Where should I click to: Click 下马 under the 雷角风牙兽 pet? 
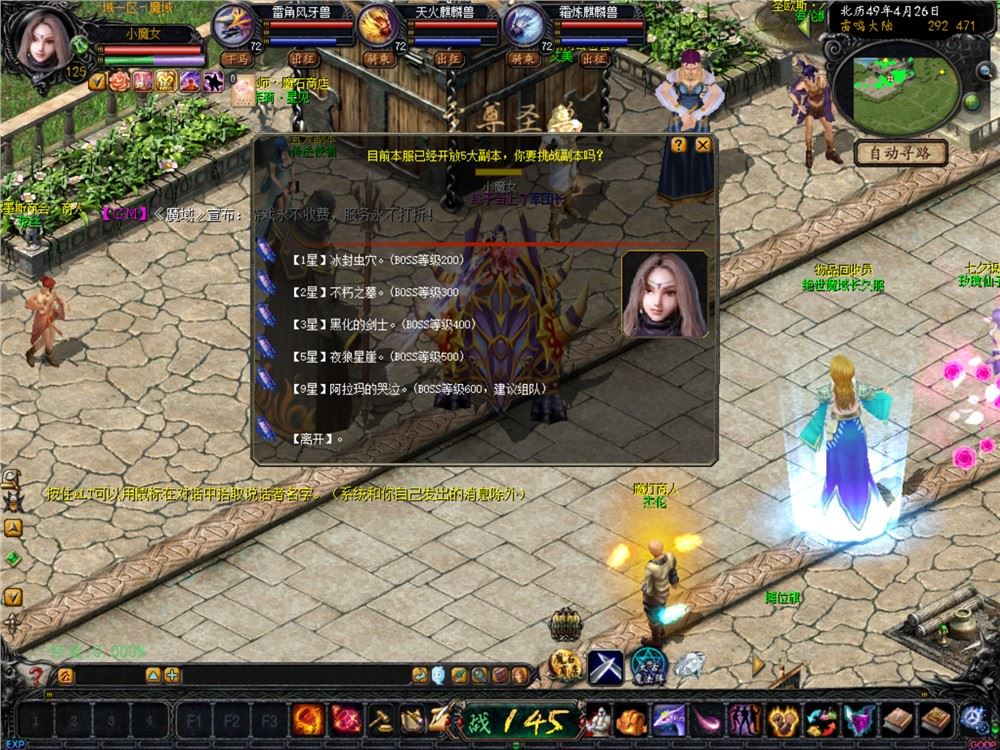pos(235,59)
